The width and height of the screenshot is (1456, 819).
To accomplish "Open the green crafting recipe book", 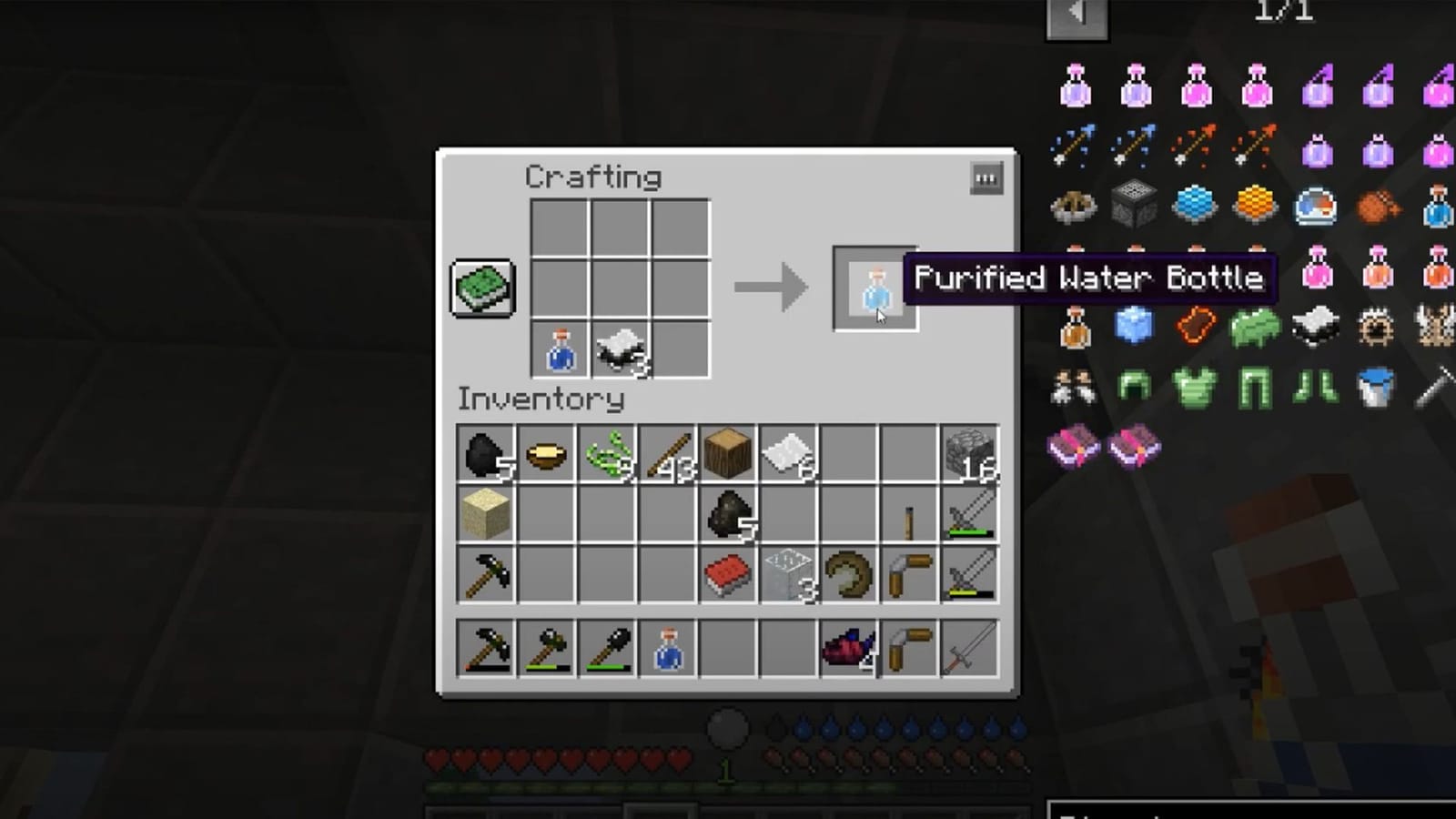I will pos(481,288).
